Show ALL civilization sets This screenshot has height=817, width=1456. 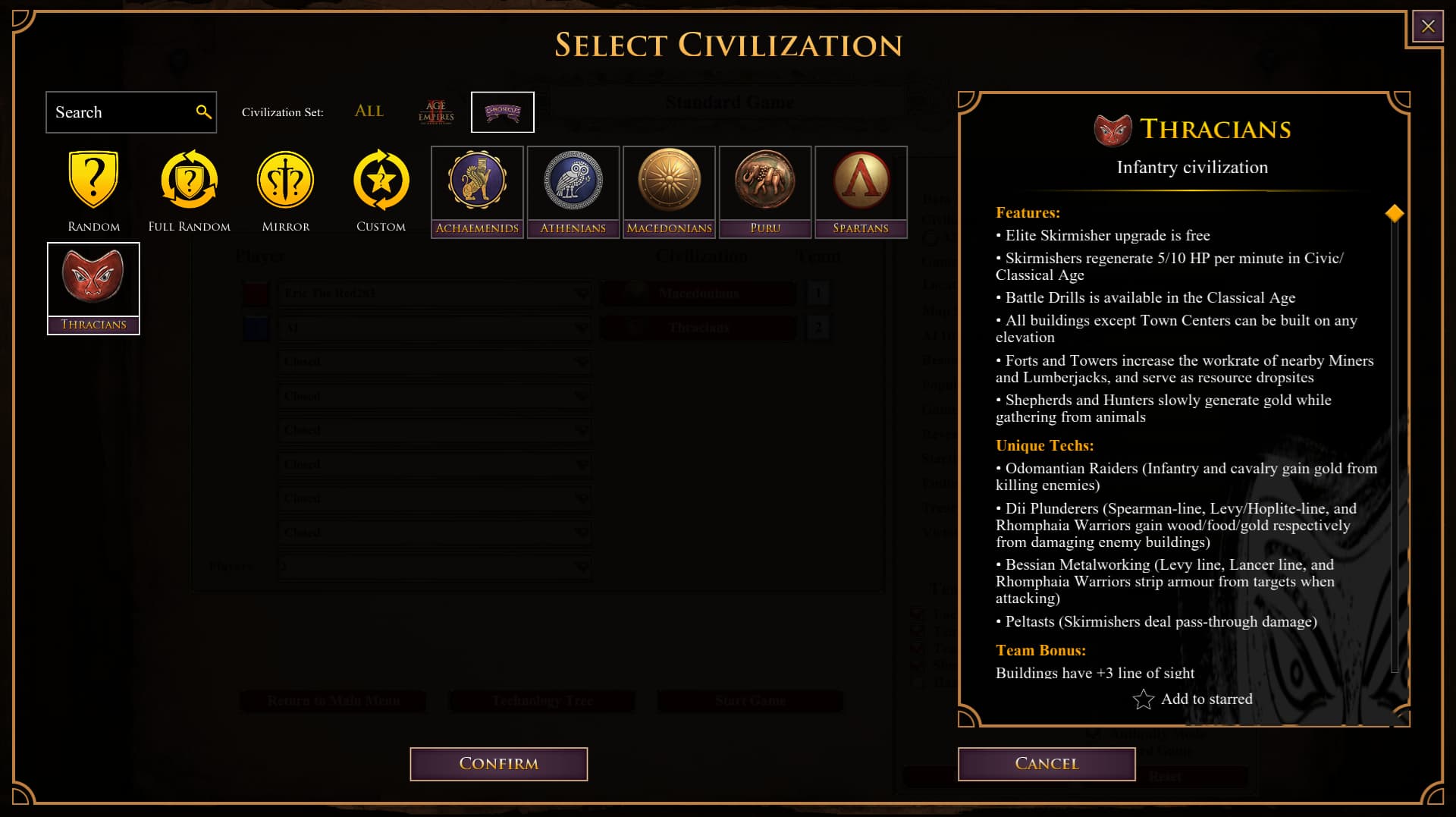[369, 112]
